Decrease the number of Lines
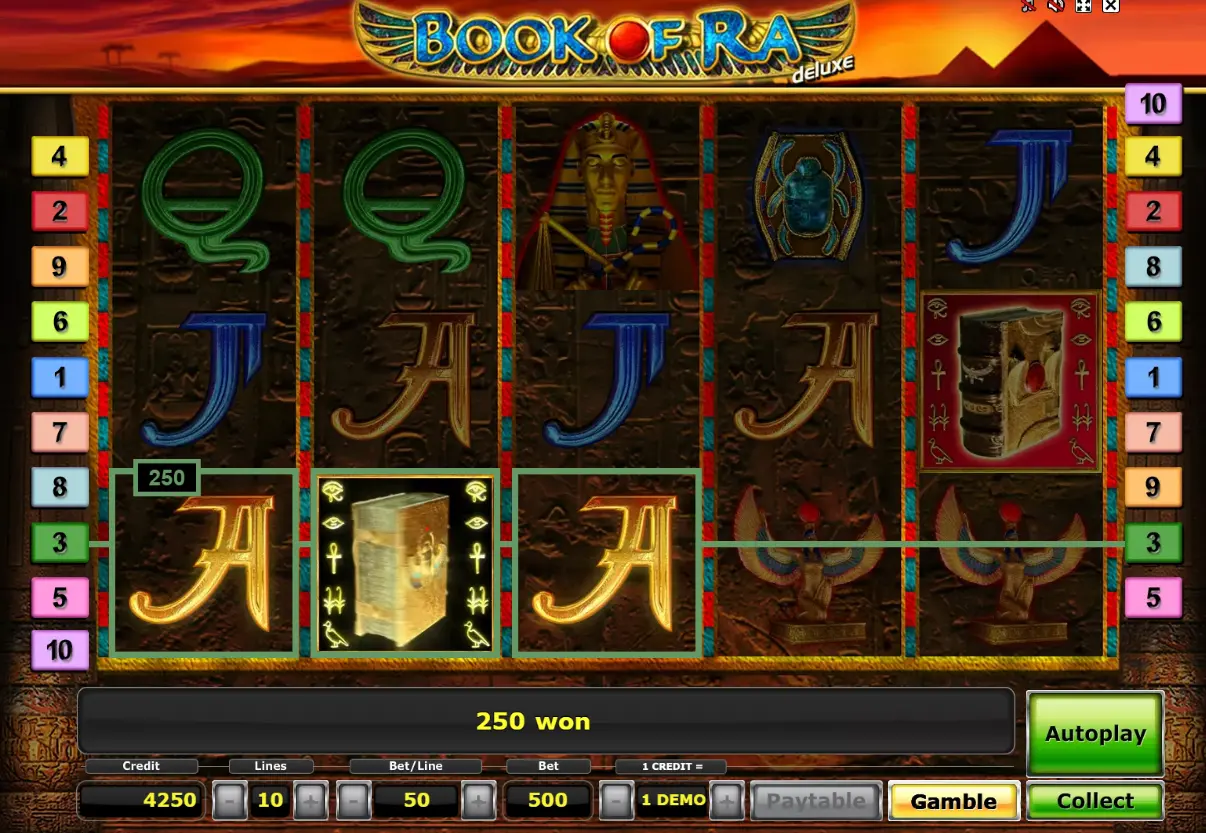This screenshot has width=1206, height=833. (230, 801)
